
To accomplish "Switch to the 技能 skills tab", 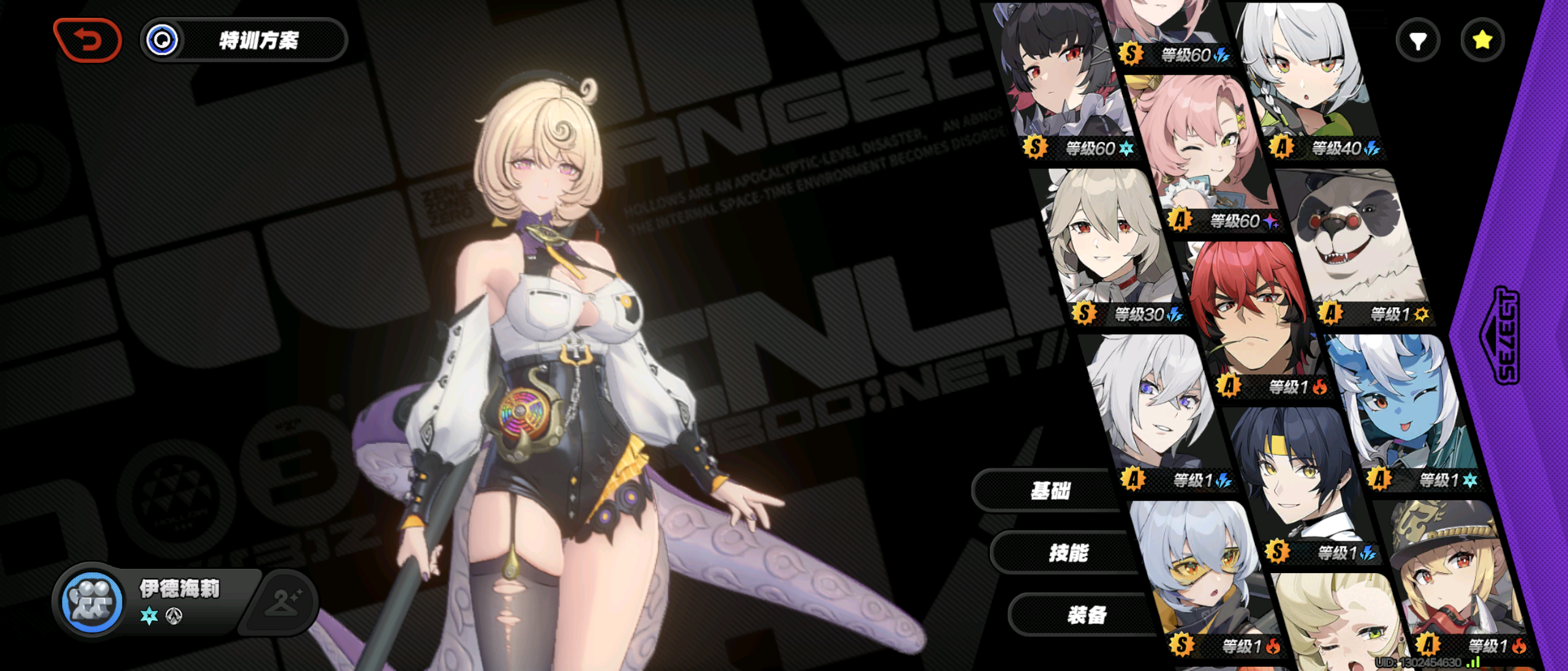I will point(1068,553).
